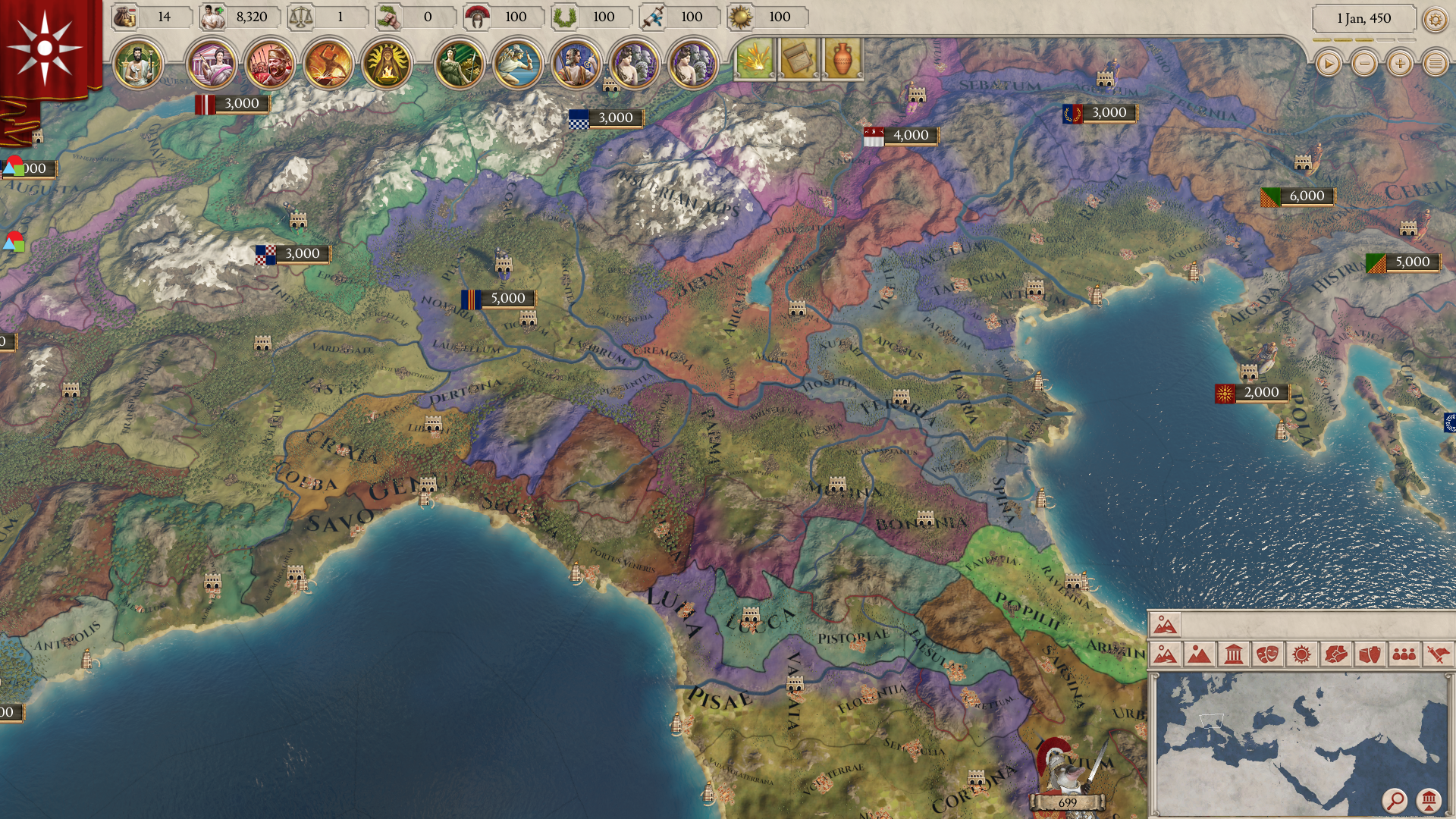The width and height of the screenshot is (1456, 819).
Task: Zoom out using the minus button
Action: (x=1365, y=64)
